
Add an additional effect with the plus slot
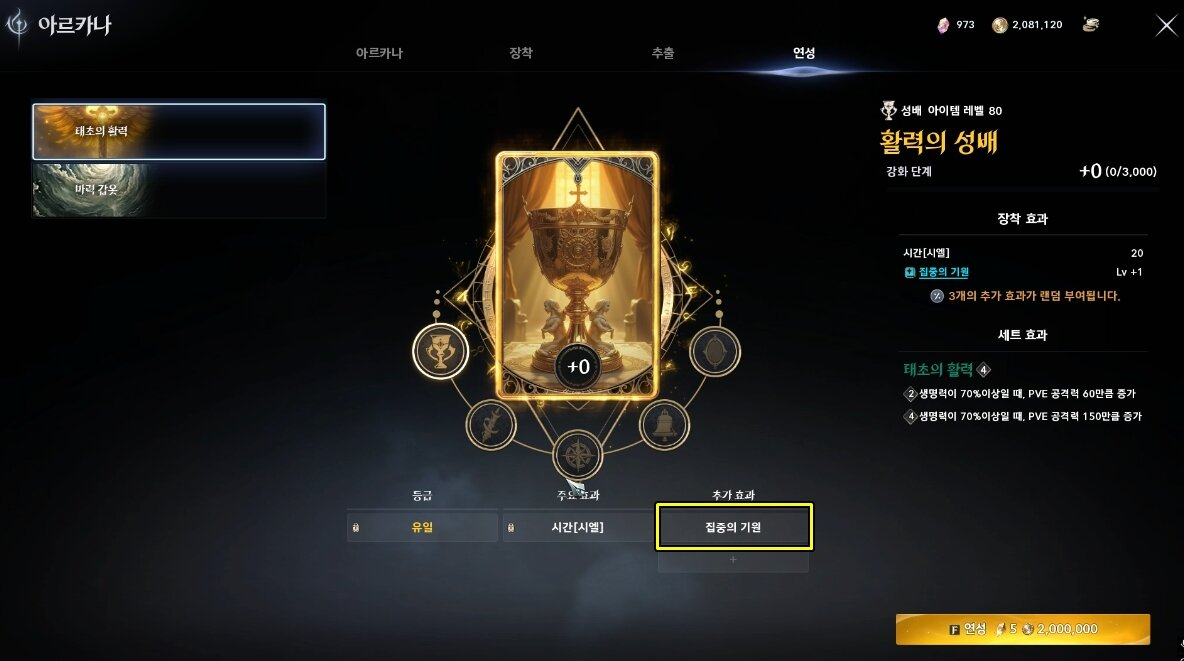[x=733, y=560]
